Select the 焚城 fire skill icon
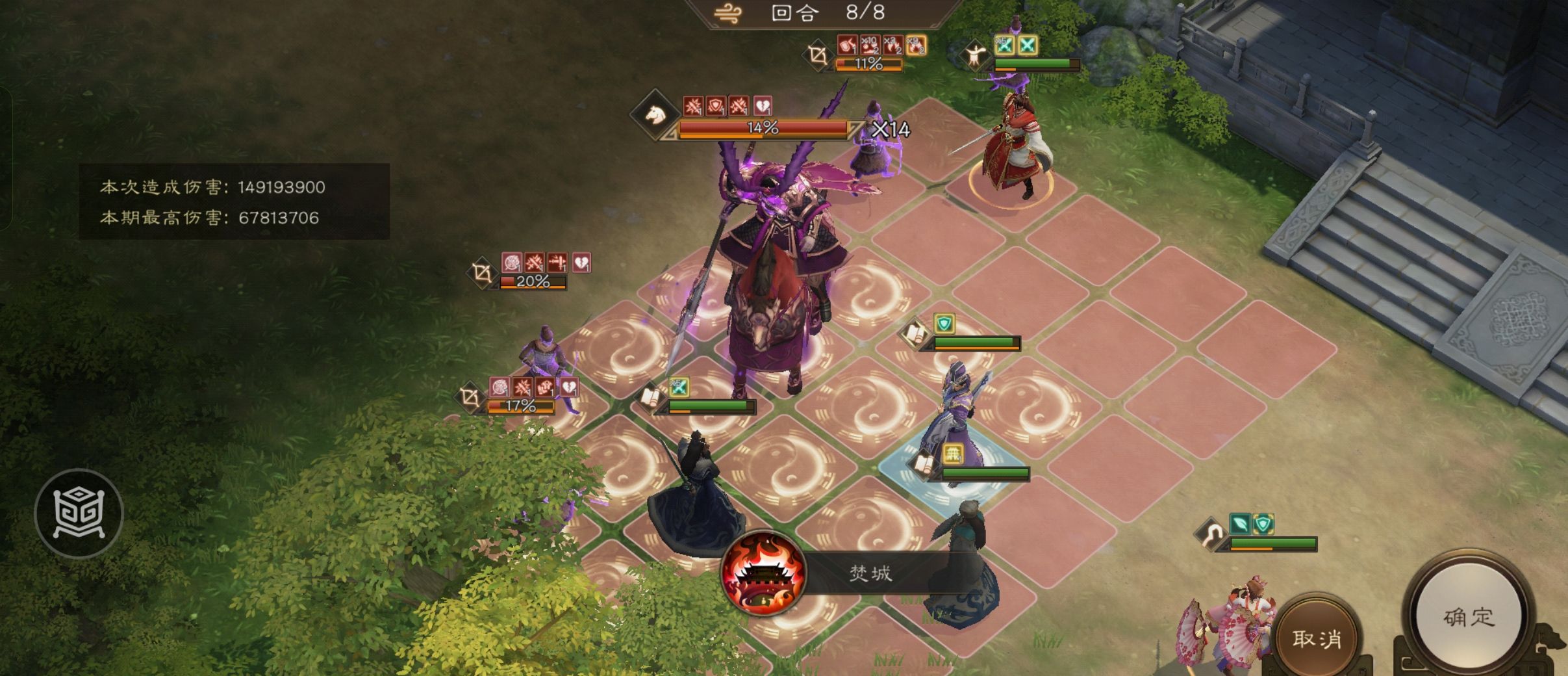This screenshot has width=1568, height=676. 764,573
